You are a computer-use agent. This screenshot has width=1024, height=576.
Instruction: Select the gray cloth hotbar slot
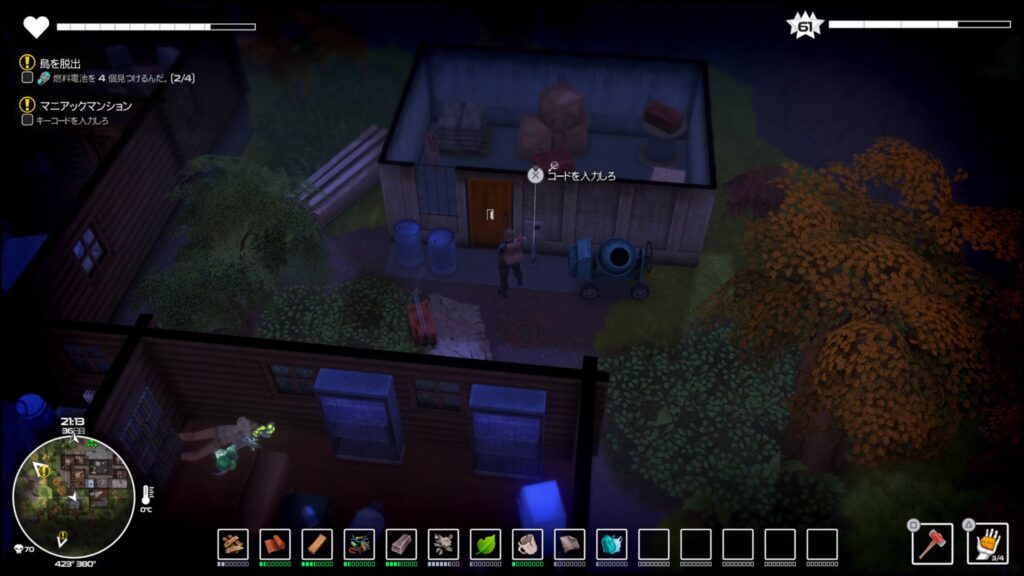tap(569, 544)
